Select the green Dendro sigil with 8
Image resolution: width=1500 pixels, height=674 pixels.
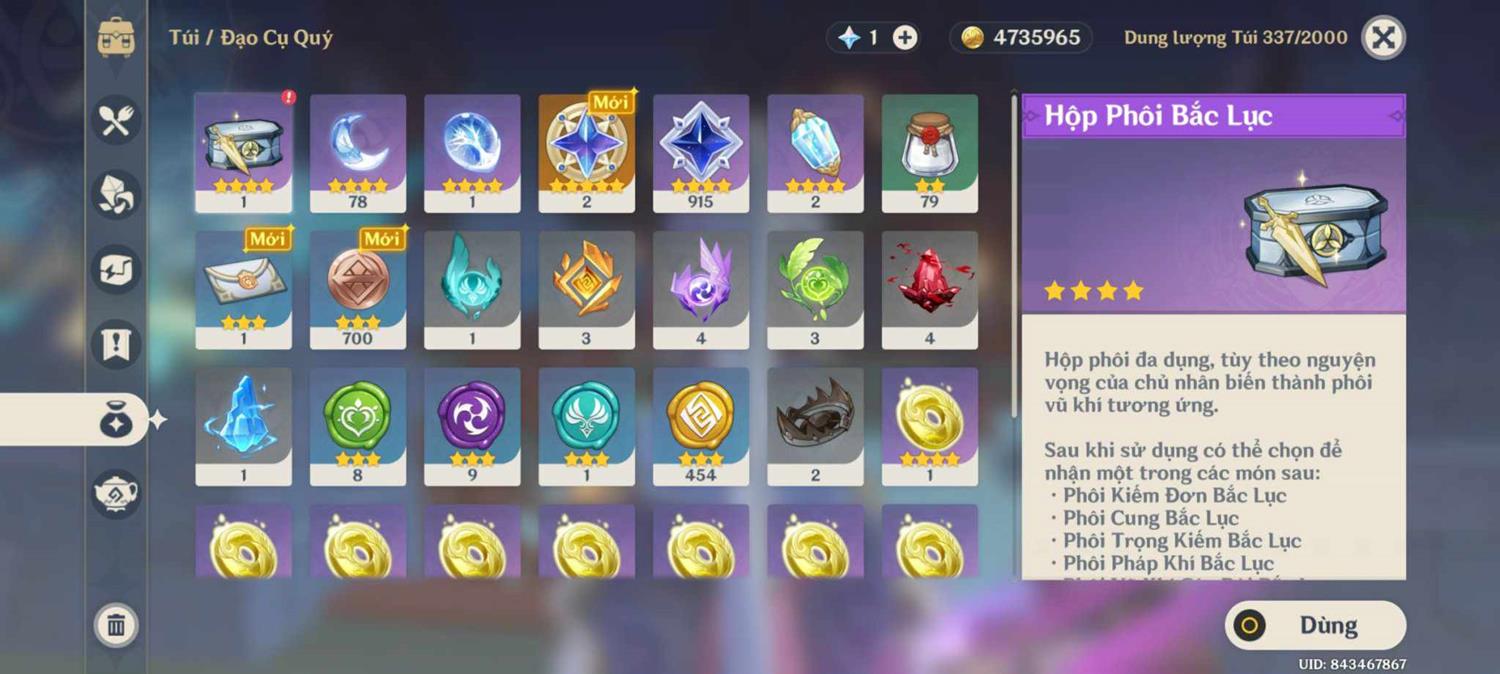click(x=358, y=425)
